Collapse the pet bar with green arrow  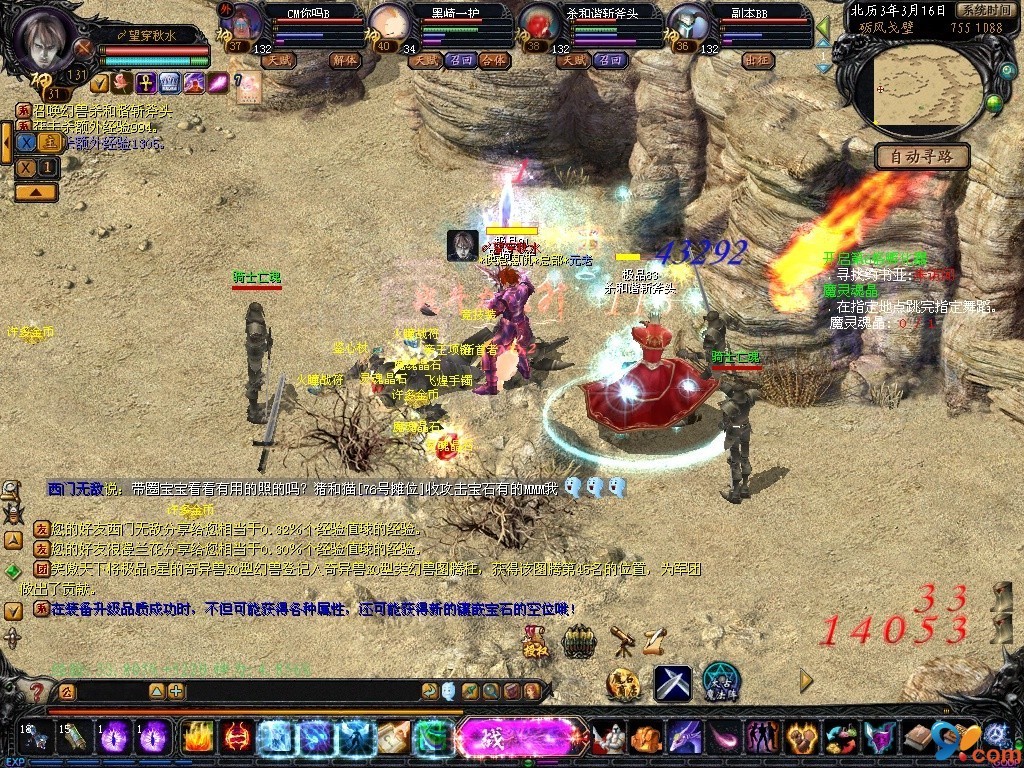click(823, 27)
